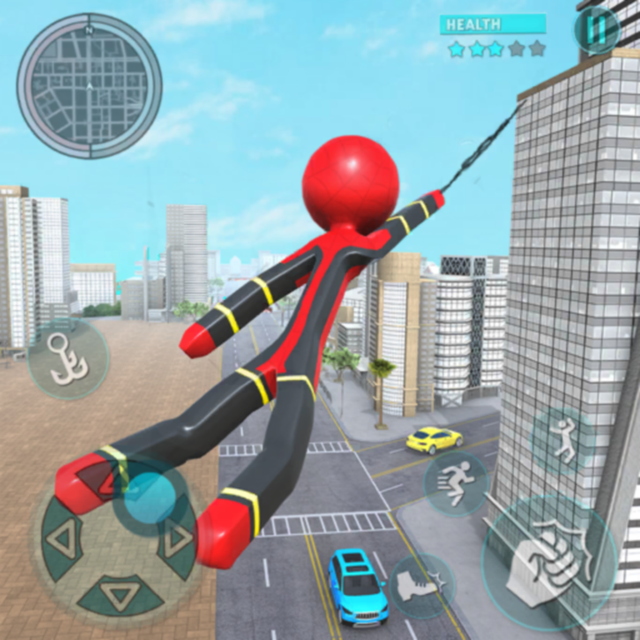The width and height of the screenshot is (640, 640).
Task: Tap the right arrow on the movement pad
Action: click(x=179, y=540)
